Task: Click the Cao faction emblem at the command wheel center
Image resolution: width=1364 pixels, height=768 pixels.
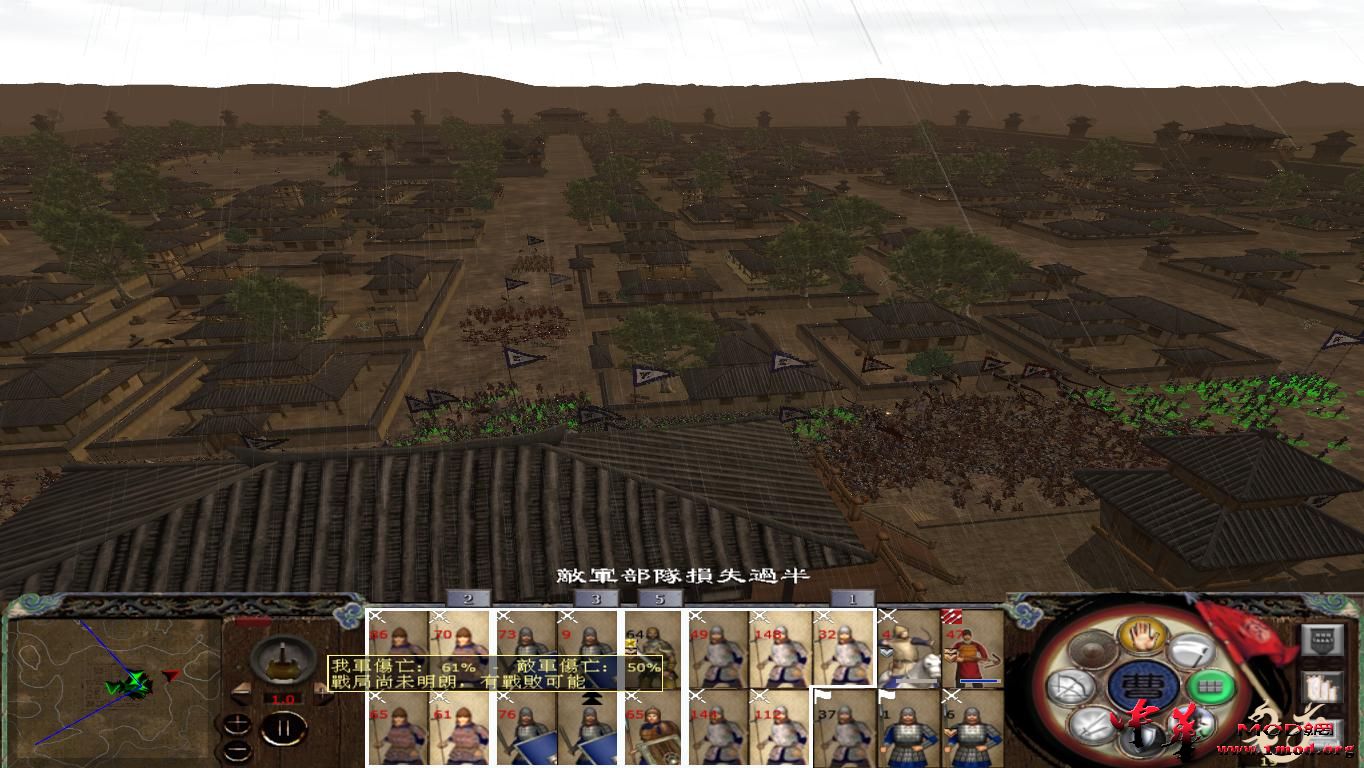Action: tap(1144, 687)
